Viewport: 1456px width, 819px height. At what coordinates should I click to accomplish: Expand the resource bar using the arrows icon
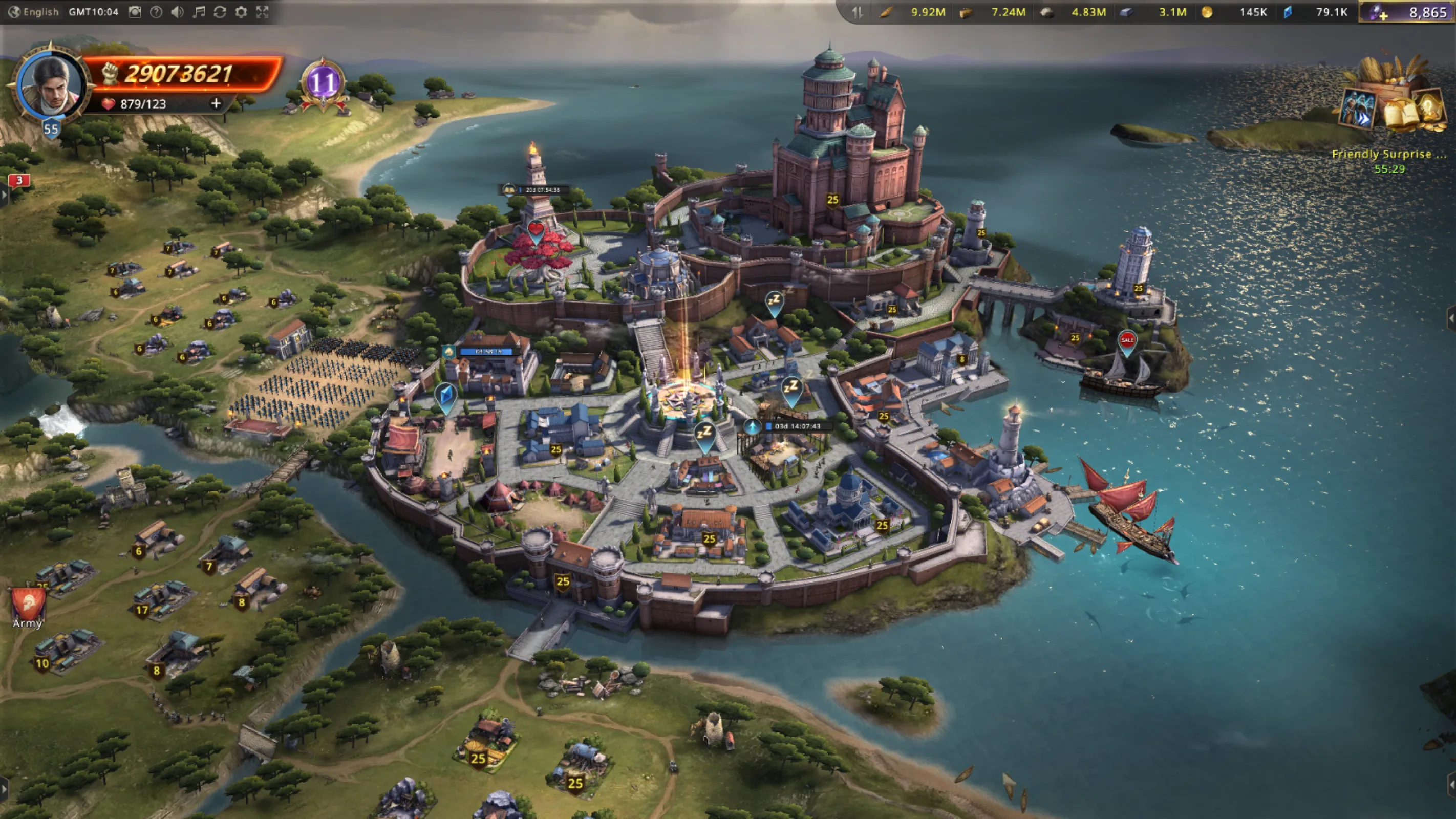click(858, 12)
